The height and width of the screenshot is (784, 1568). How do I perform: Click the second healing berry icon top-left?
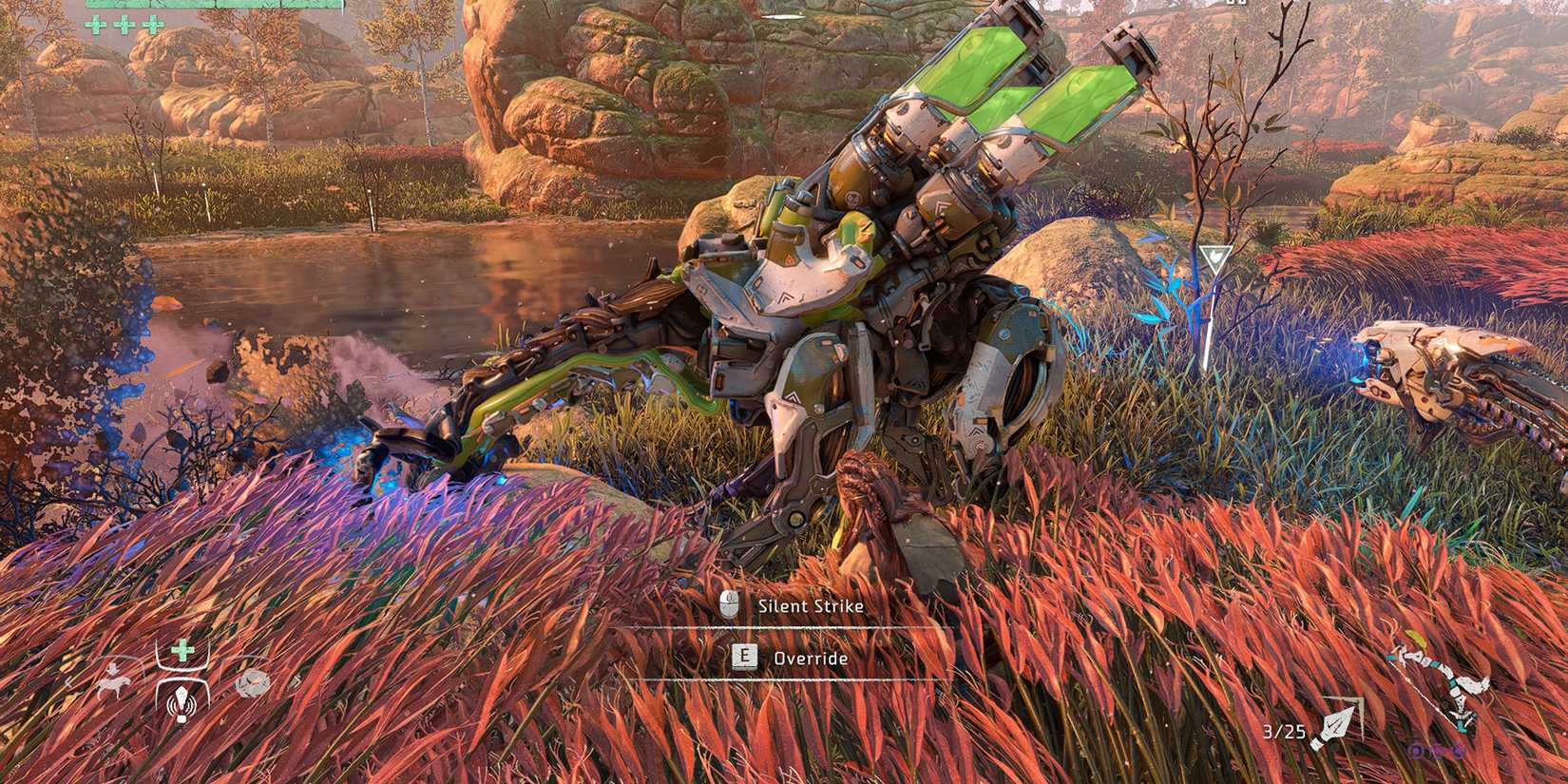[x=126, y=24]
